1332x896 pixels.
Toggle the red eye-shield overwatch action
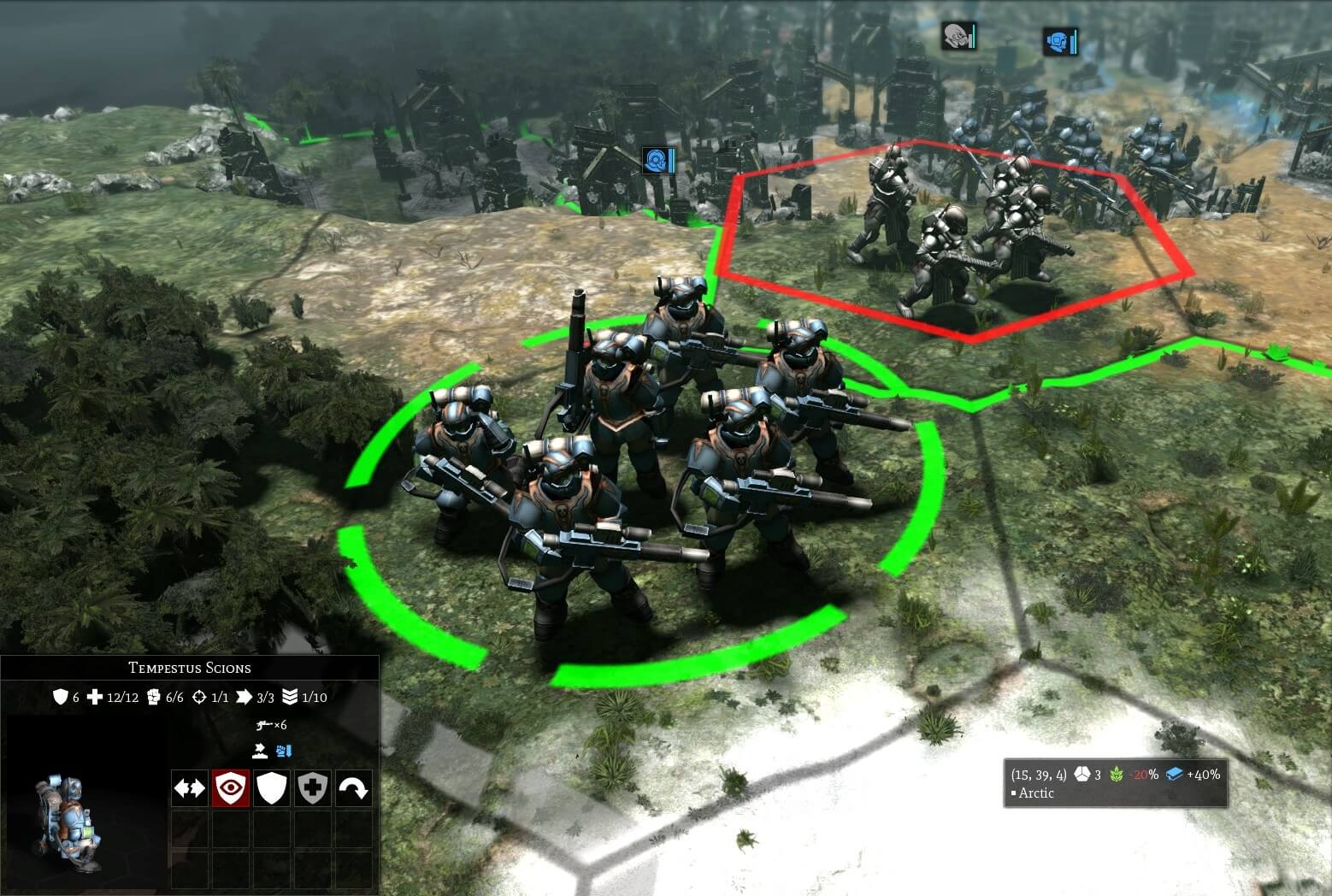pos(231,788)
